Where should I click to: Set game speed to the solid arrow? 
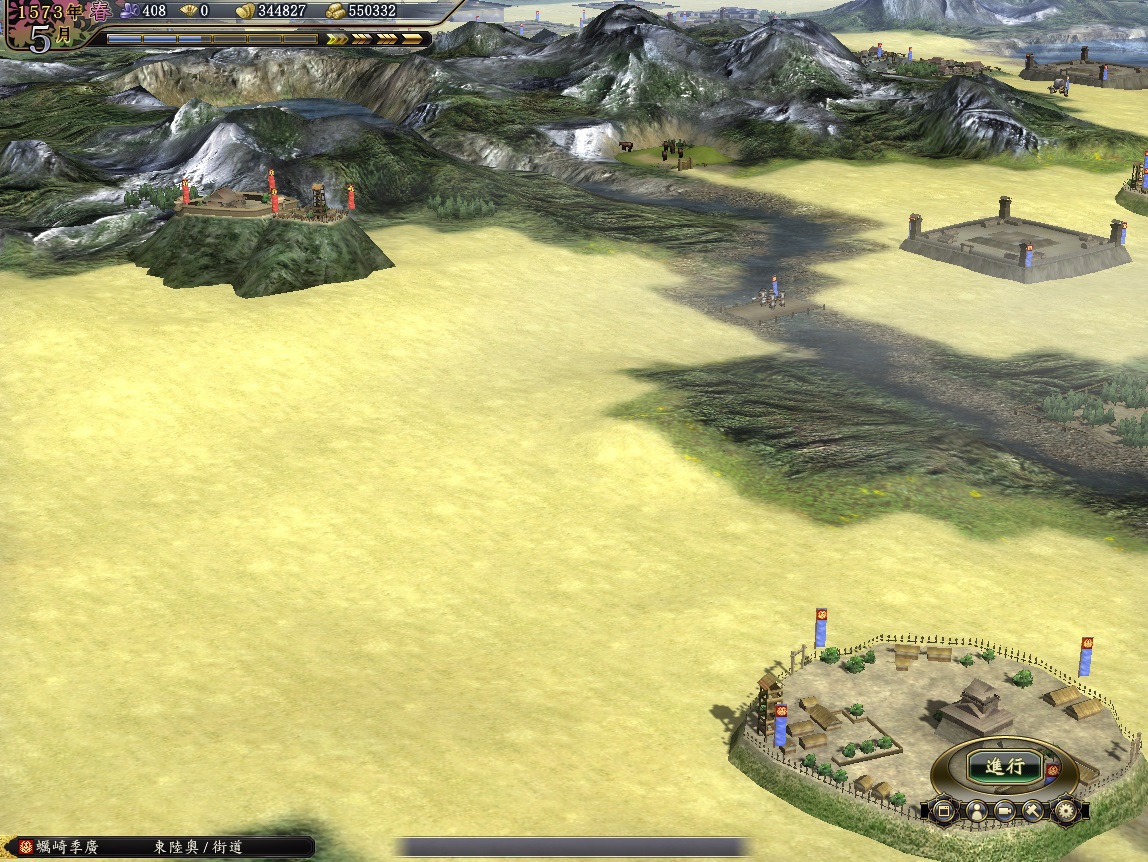(x=412, y=39)
